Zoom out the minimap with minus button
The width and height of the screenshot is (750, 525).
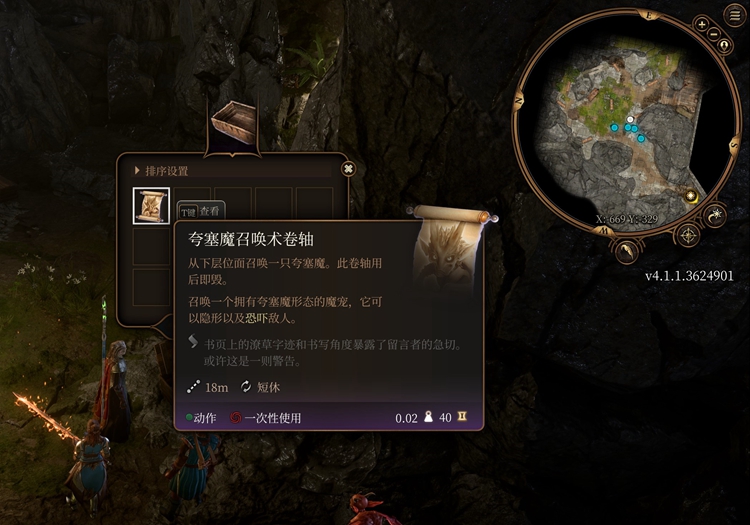click(x=713, y=36)
